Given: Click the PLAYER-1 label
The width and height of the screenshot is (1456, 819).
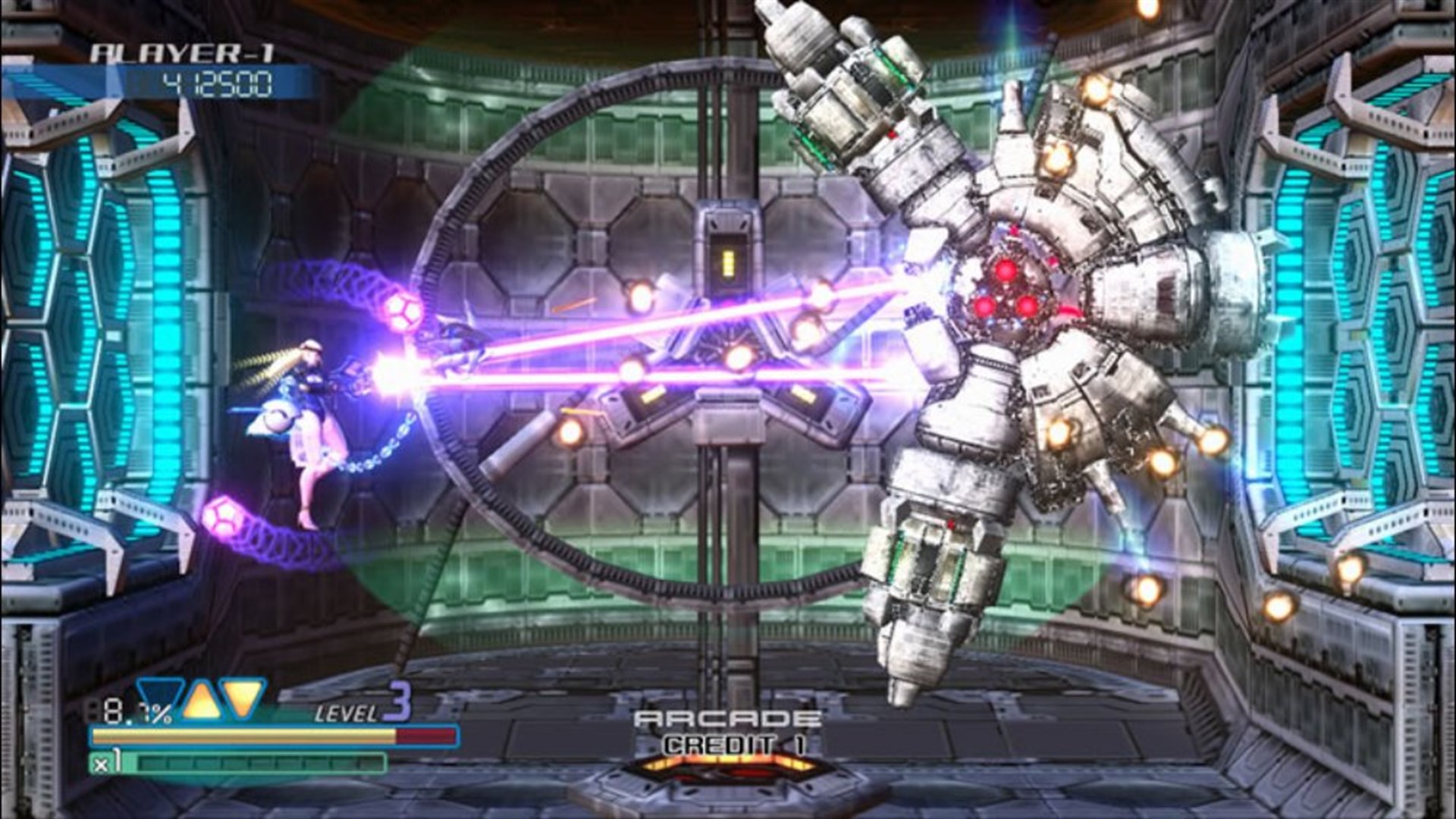Looking at the screenshot, I should pos(182,52).
